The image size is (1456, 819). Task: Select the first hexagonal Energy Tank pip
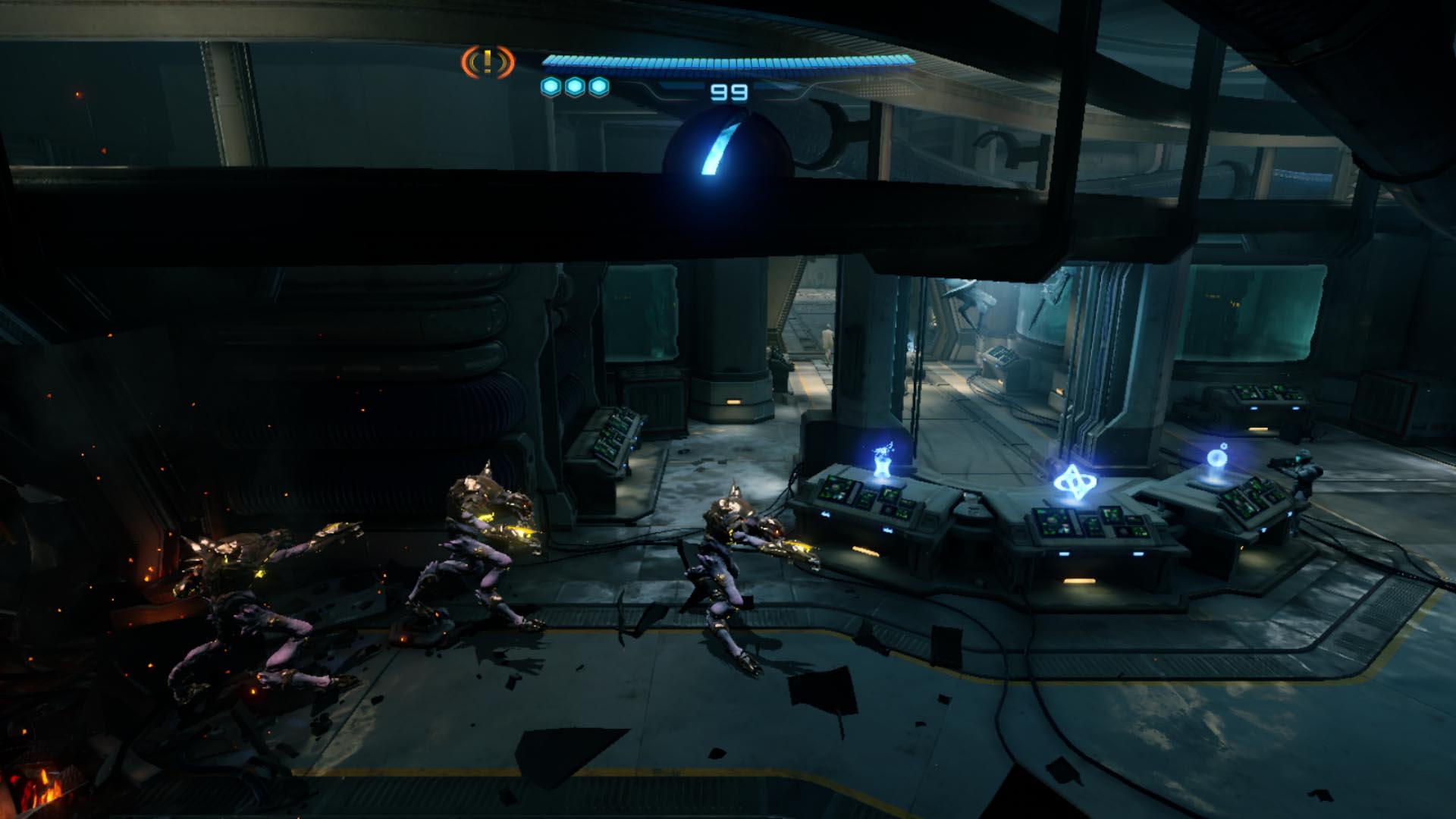[x=549, y=86]
